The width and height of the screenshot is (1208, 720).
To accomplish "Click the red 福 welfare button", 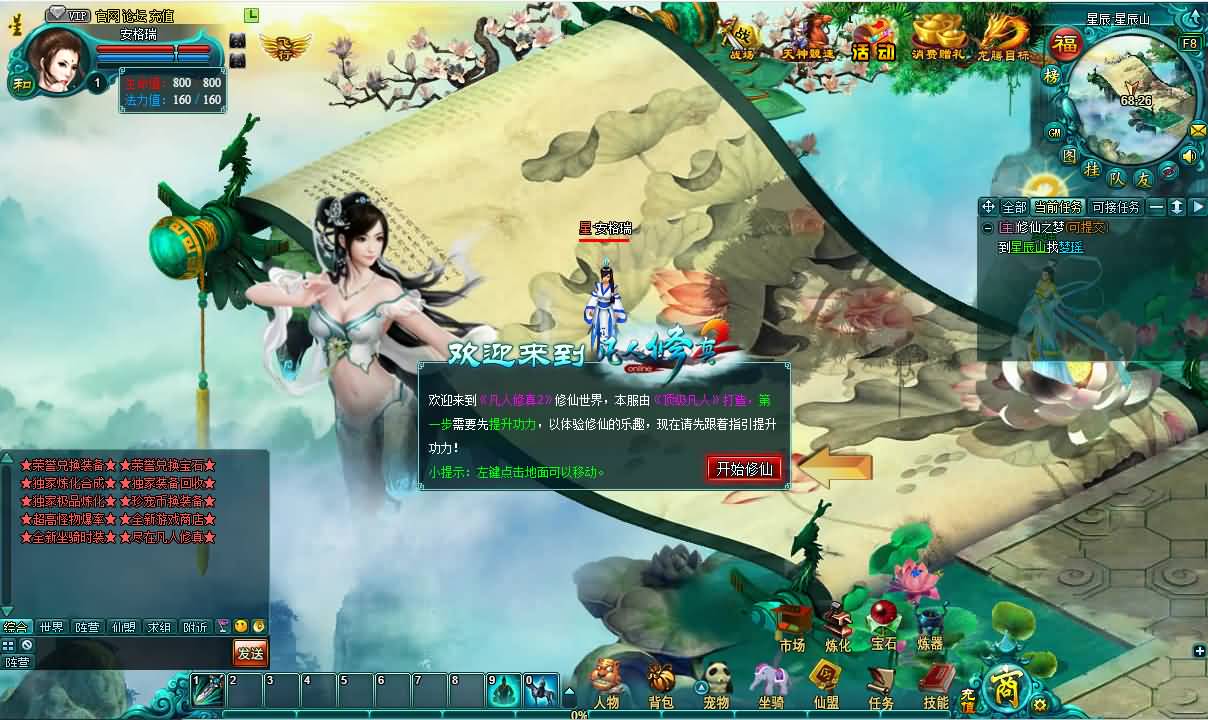I will pos(1066,46).
